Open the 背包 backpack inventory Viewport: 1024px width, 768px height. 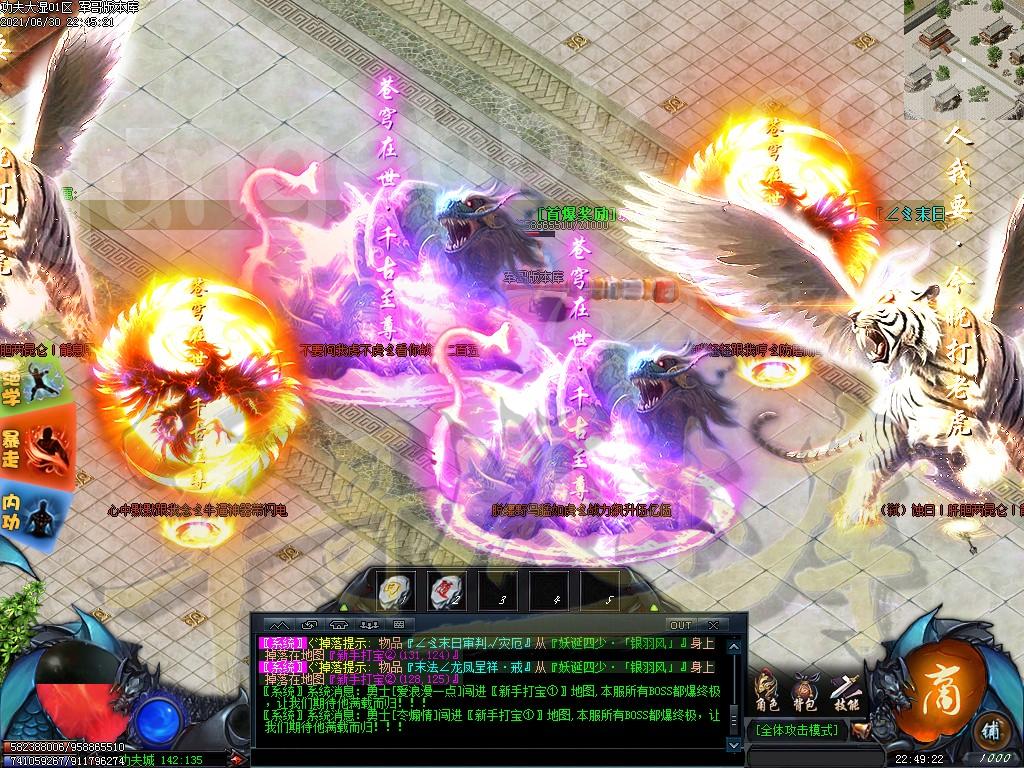(x=806, y=691)
